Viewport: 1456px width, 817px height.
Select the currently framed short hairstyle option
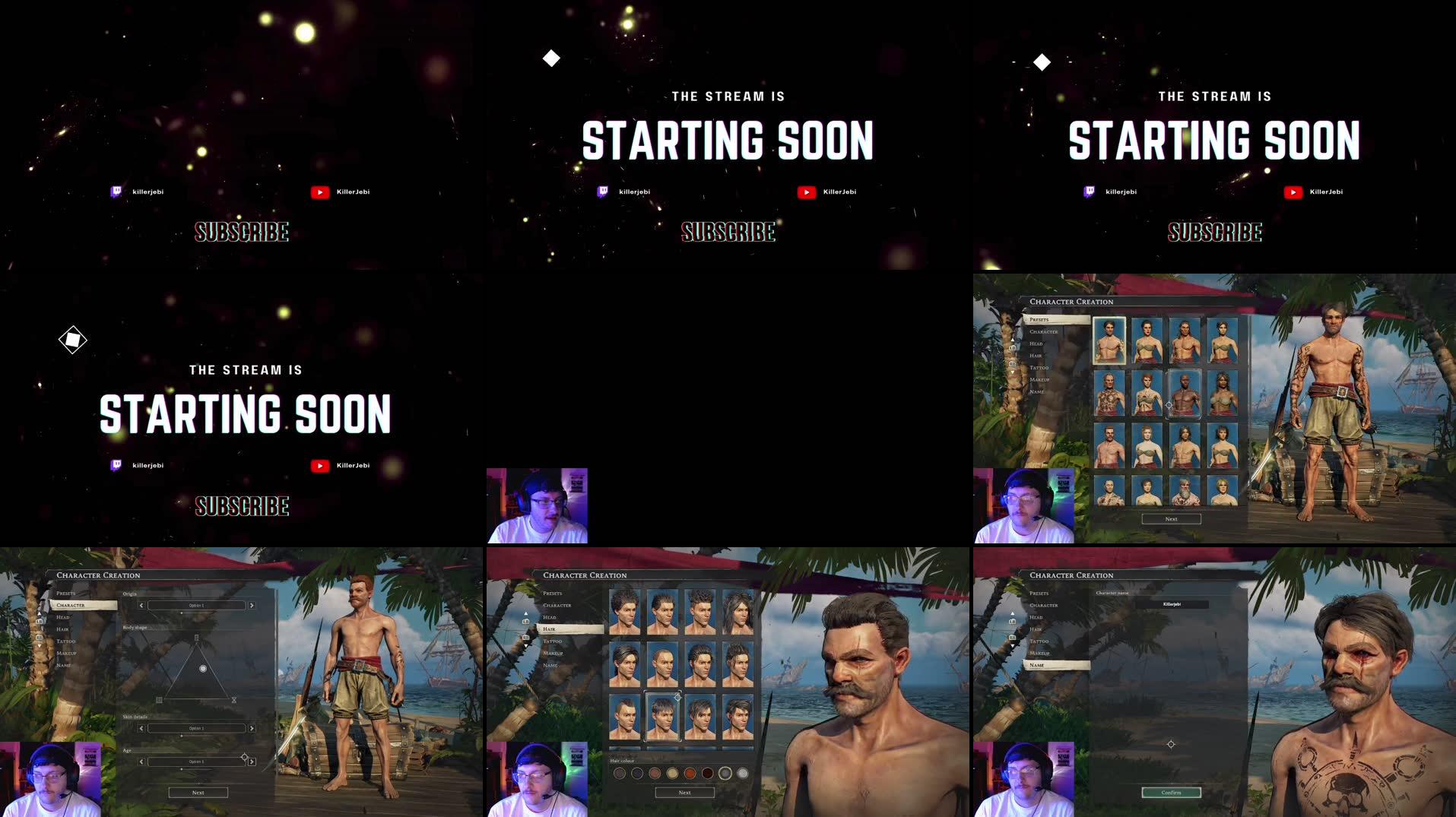point(662,715)
